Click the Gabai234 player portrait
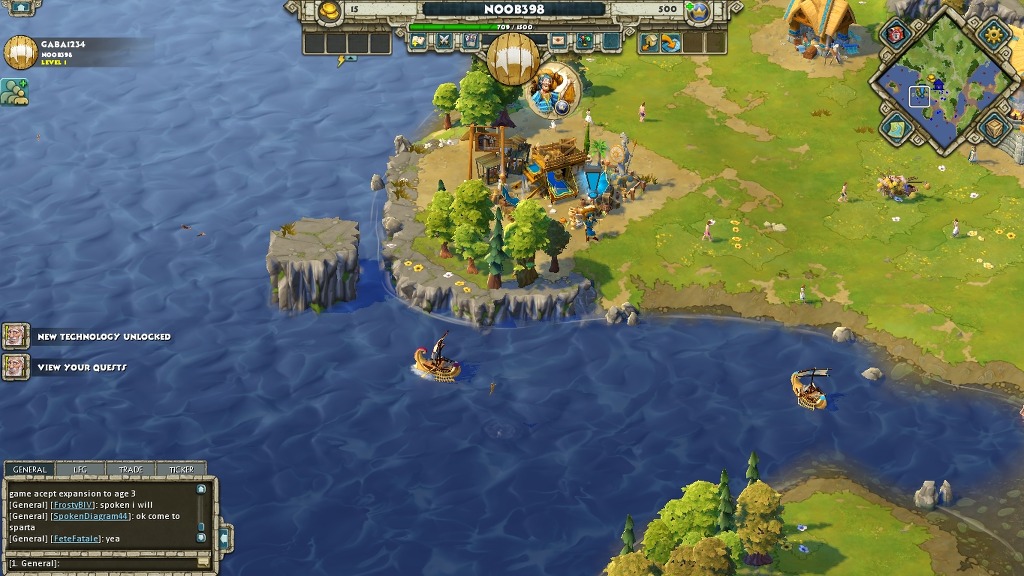 [20, 53]
